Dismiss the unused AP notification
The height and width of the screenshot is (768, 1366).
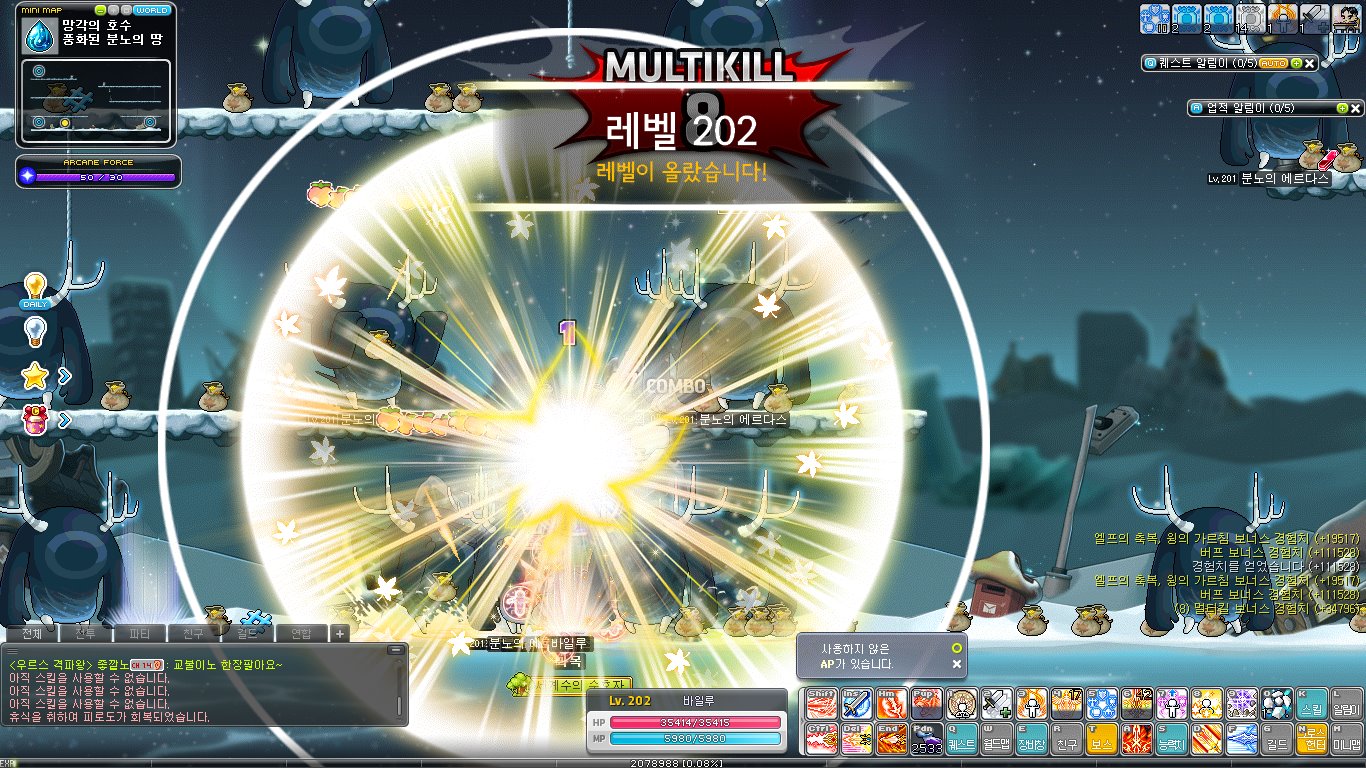pos(957,664)
